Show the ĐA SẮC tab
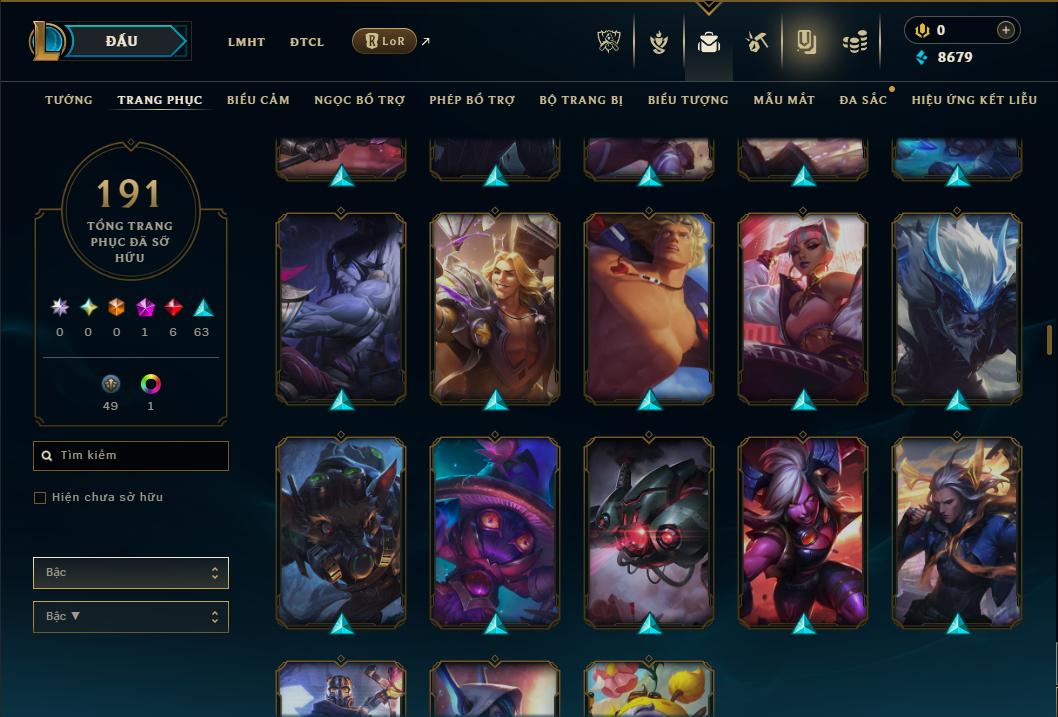This screenshot has height=717, width=1058. click(863, 100)
